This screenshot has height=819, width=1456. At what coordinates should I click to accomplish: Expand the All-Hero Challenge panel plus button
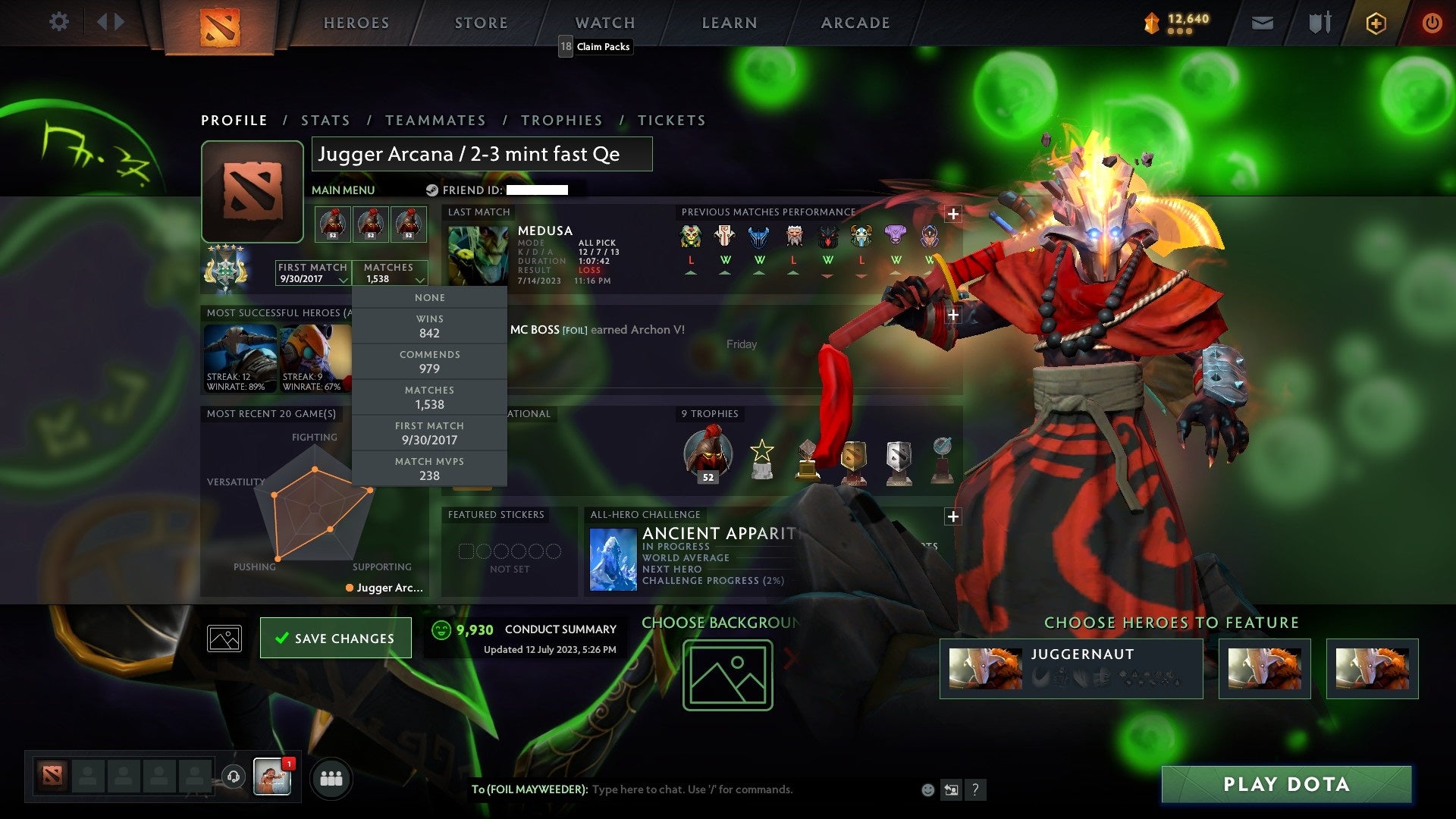point(952,516)
